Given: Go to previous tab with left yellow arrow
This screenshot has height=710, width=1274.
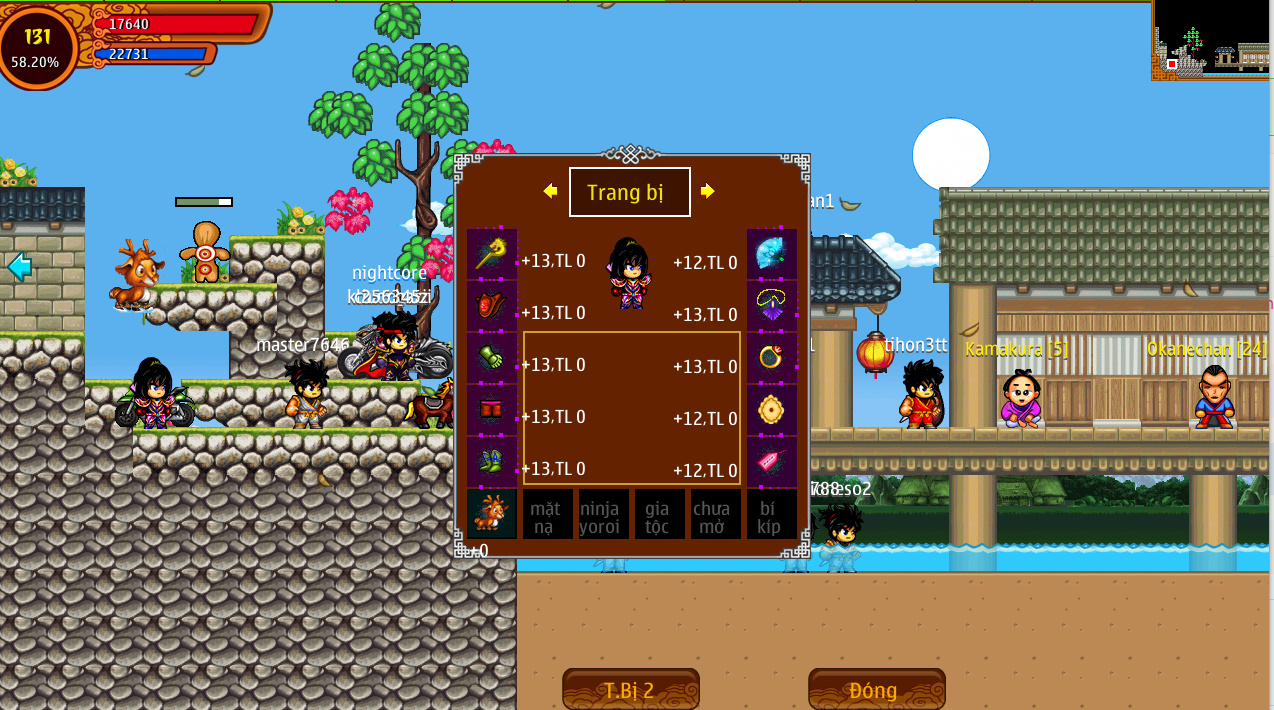Looking at the screenshot, I should tap(550, 191).
